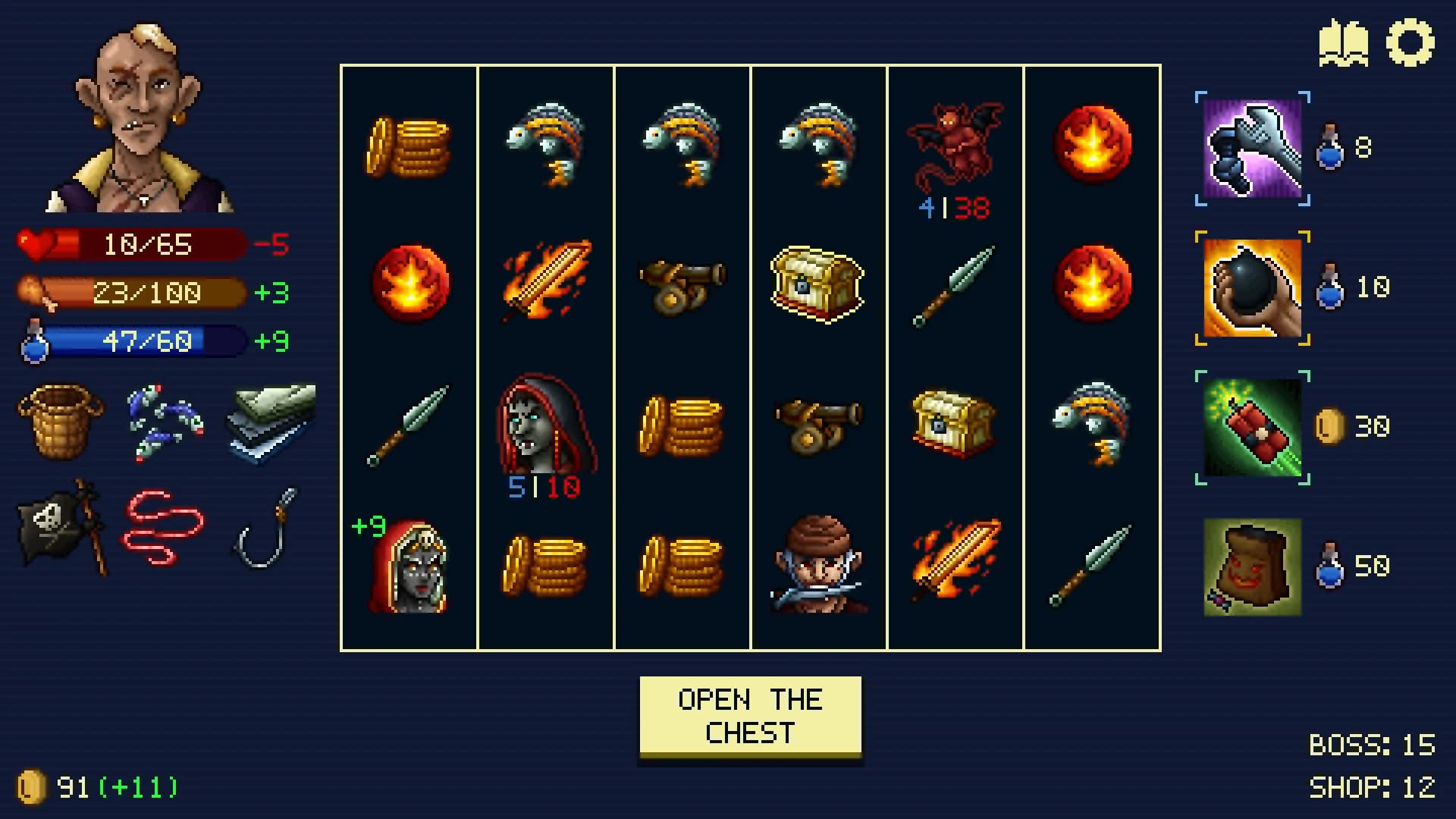Select the trick-or-treat bag ability

[x=1252, y=566]
